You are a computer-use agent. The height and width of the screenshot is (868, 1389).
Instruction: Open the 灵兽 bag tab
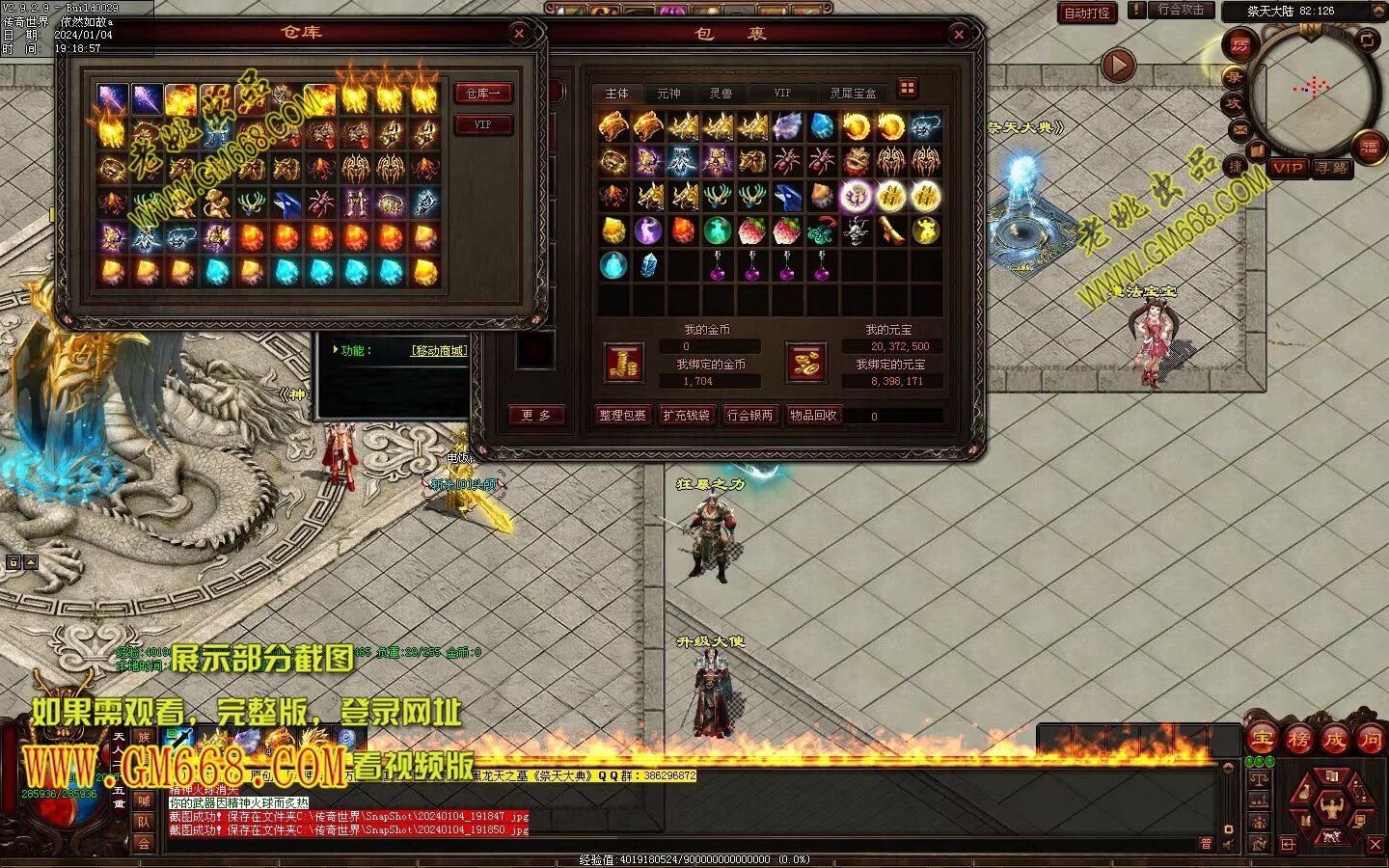pyautogui.click(x=721, y=94)
